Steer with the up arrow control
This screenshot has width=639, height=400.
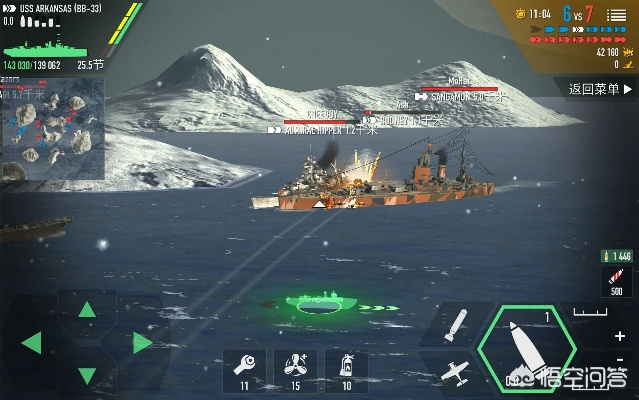88,309
